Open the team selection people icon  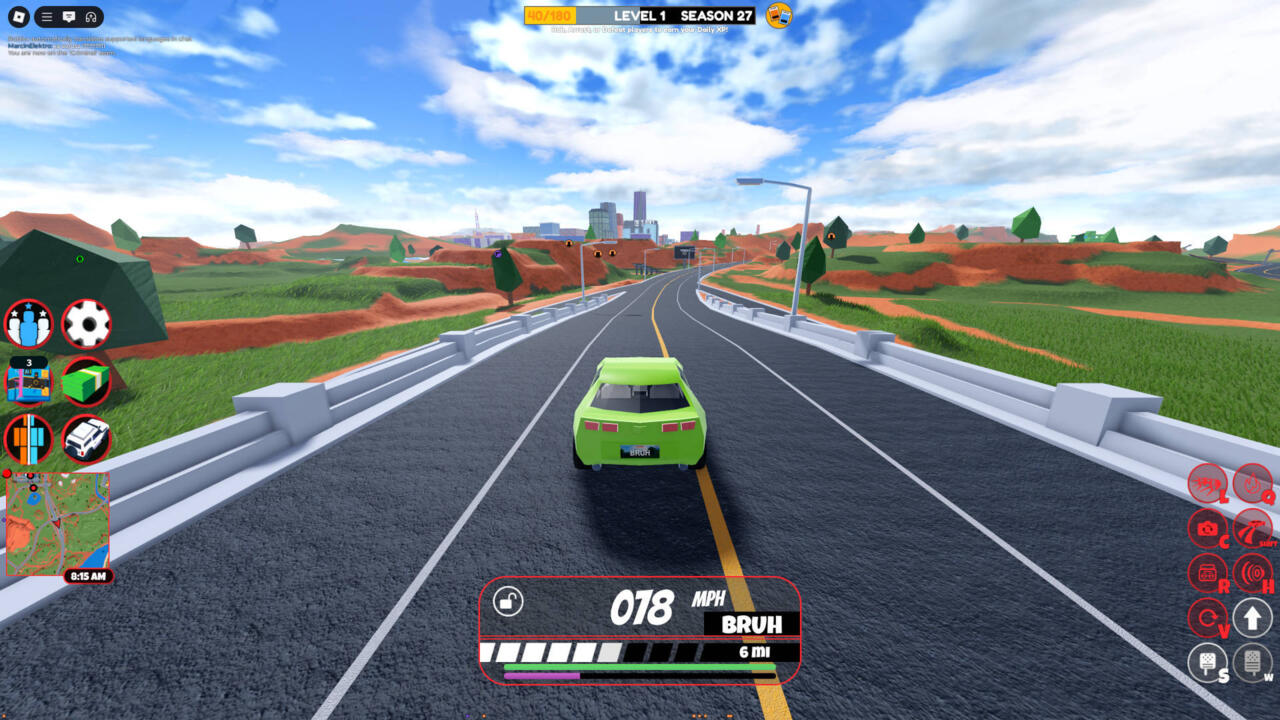[28, 324]
